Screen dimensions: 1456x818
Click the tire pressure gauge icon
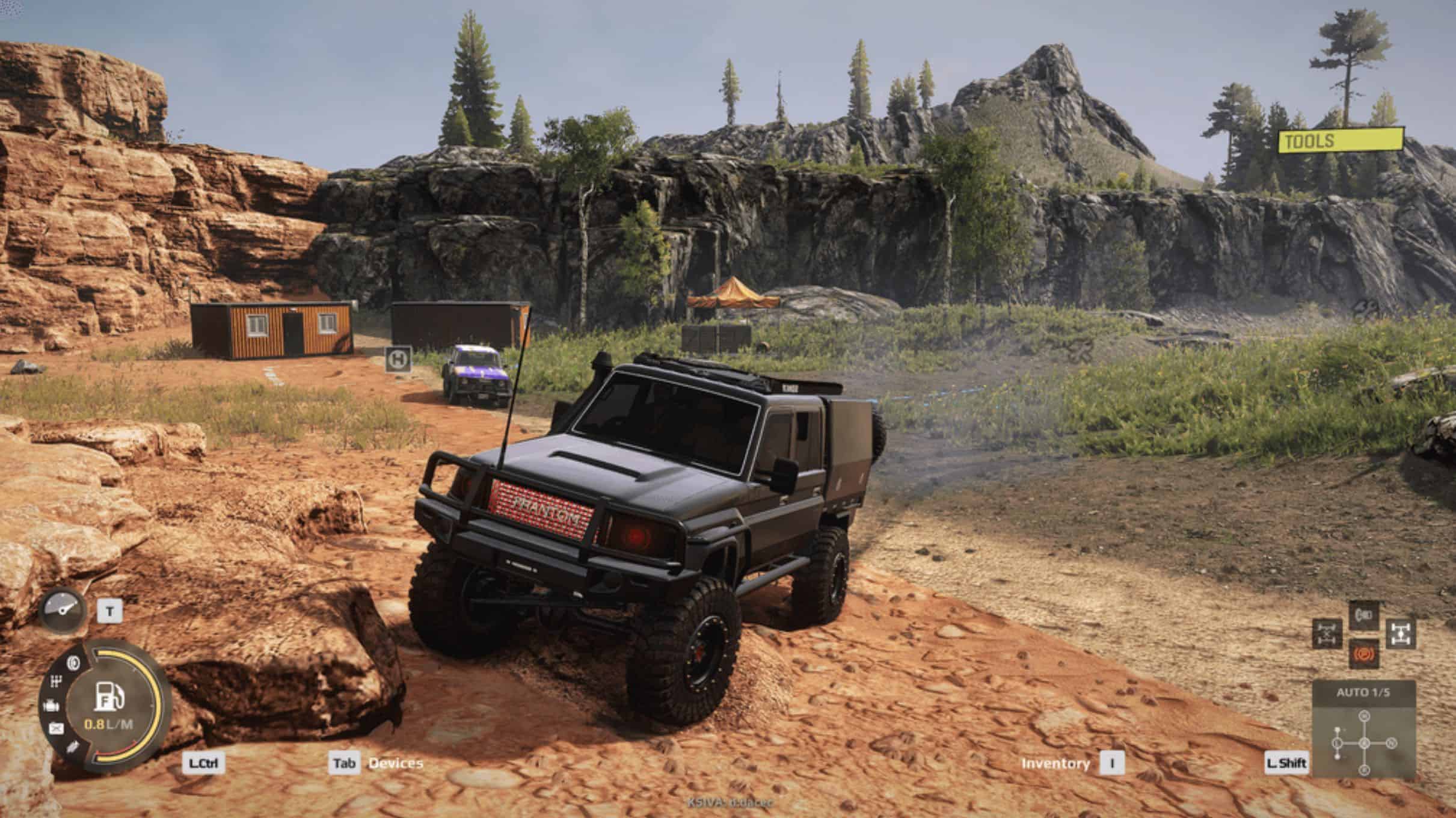tap(63, 610)
